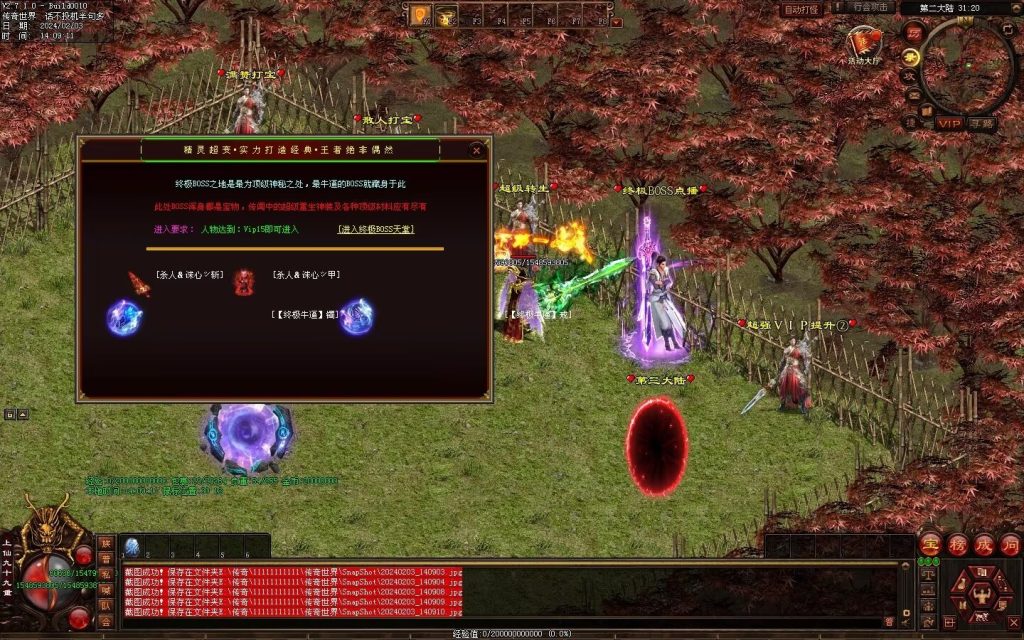Open the VIP panel below the minimap
The width and height of the screenshot is (1024, 640).
tap(949, 123)
